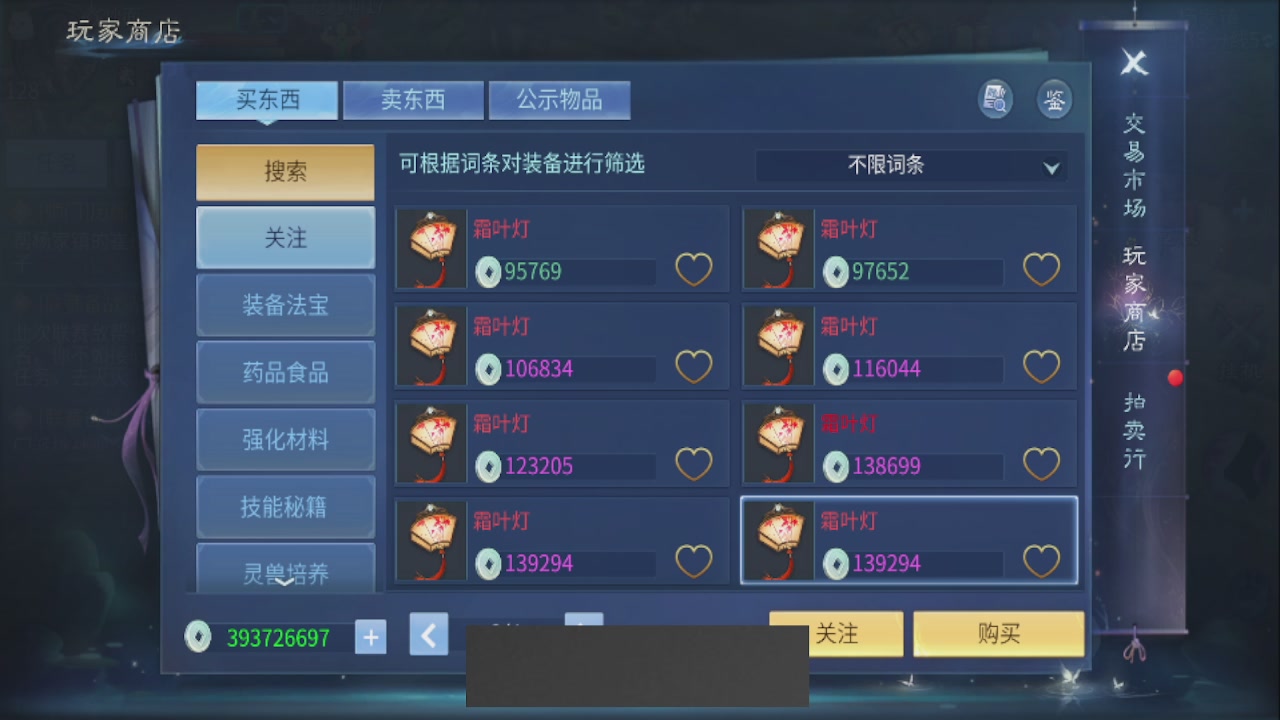Click the transaction record icon at top right
1280x720 pixels.
994,99
